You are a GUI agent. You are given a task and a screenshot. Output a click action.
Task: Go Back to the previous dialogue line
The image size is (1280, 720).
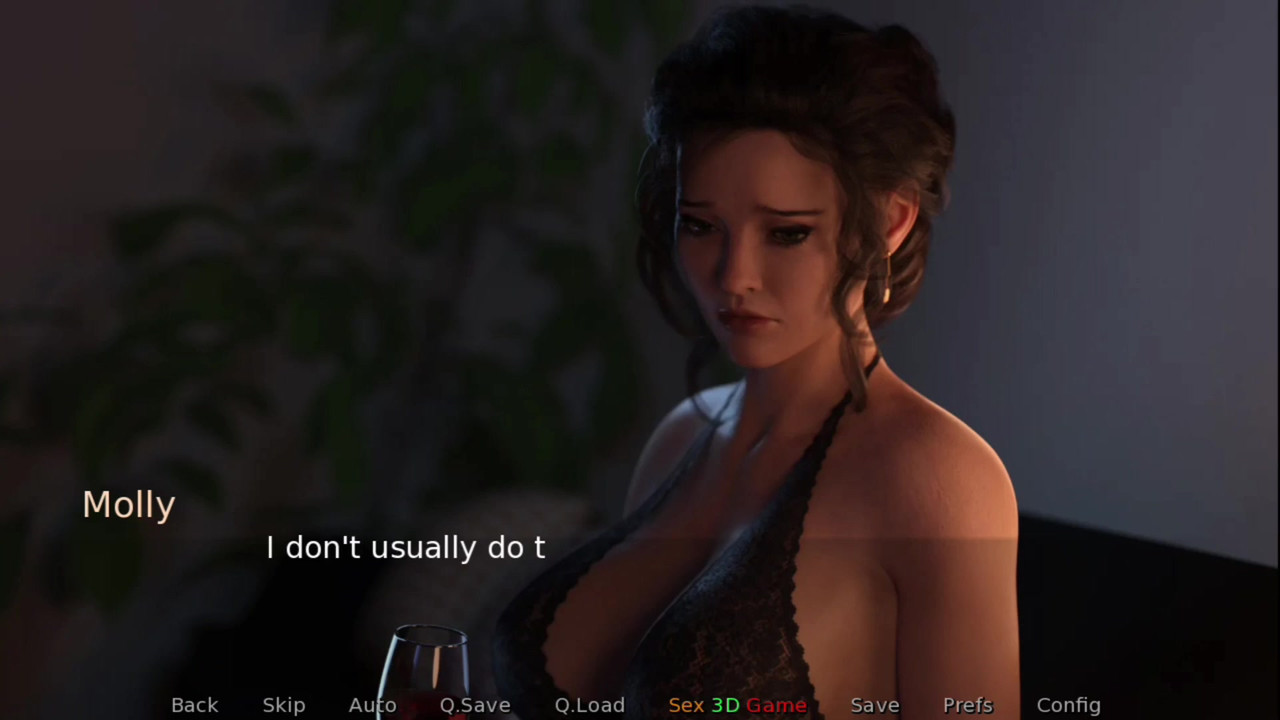click(194, 705)
